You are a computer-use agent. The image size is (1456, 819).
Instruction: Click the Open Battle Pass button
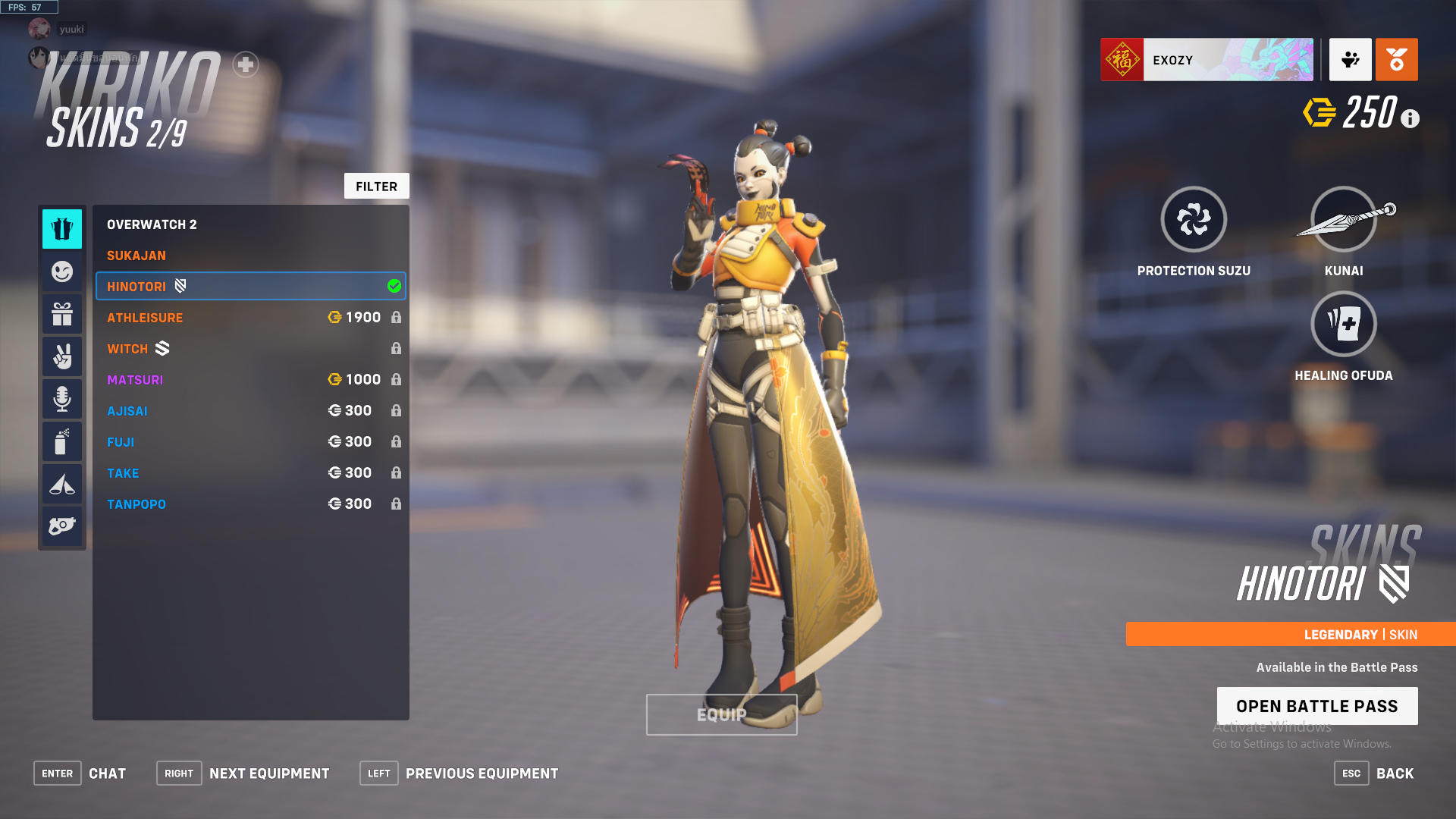(x=1317, y=705)
